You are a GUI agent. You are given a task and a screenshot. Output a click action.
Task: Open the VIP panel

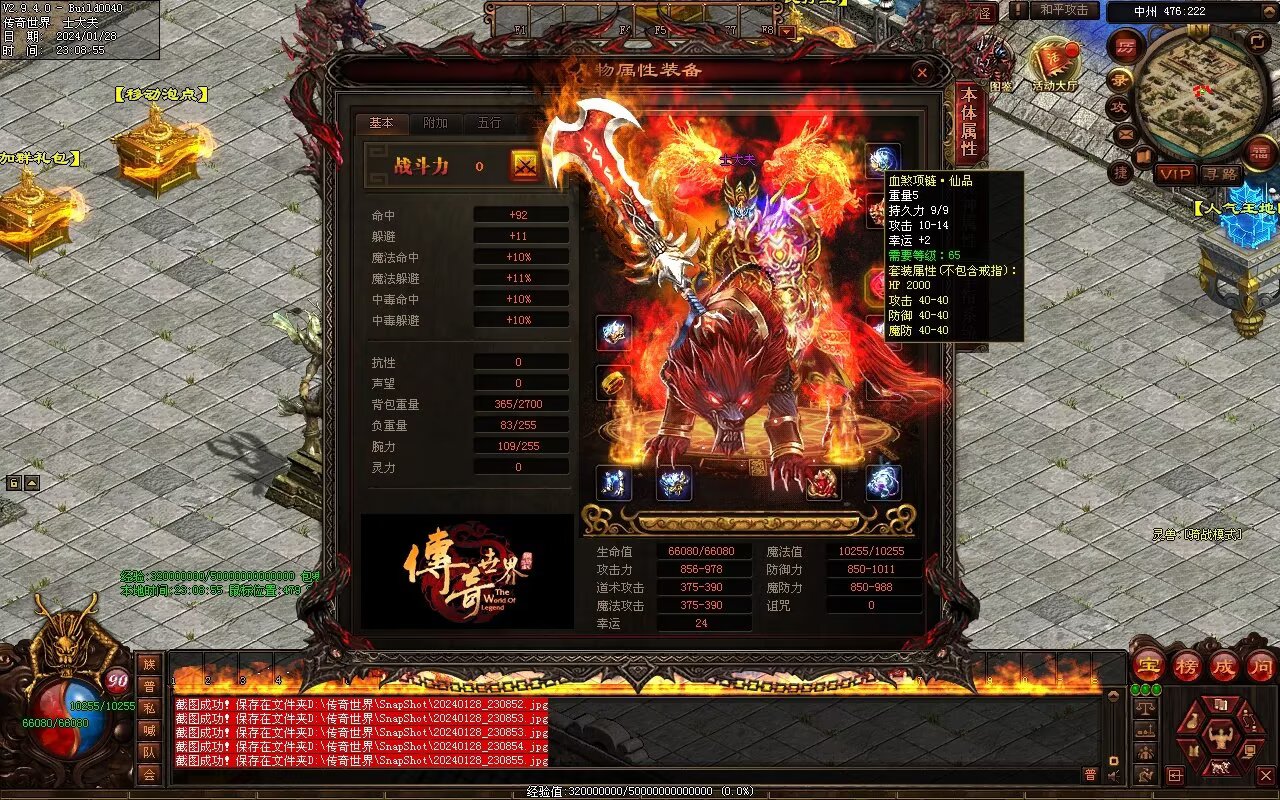click(x=1176, y=174)
